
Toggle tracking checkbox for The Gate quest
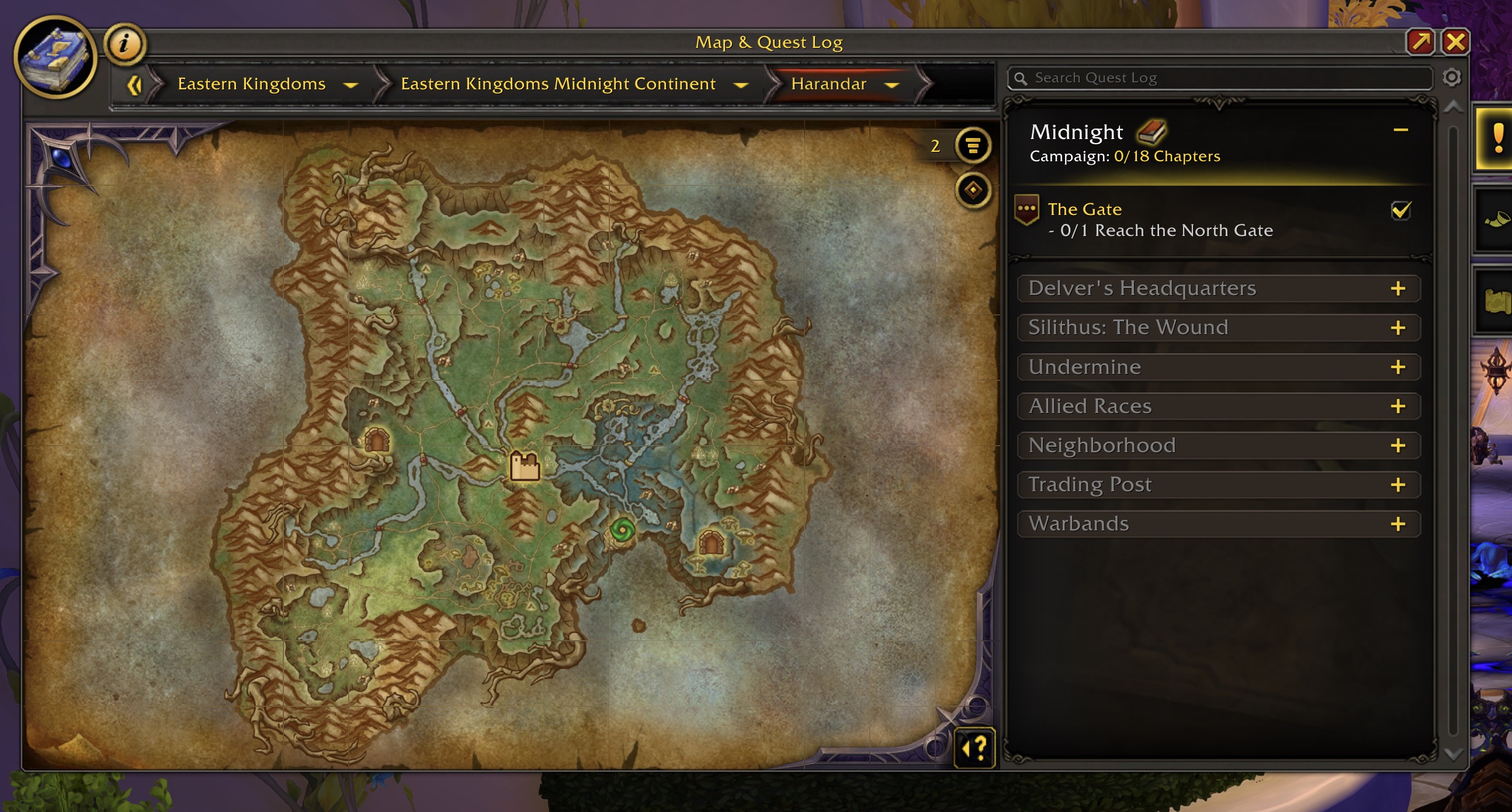pos(1400,210)
